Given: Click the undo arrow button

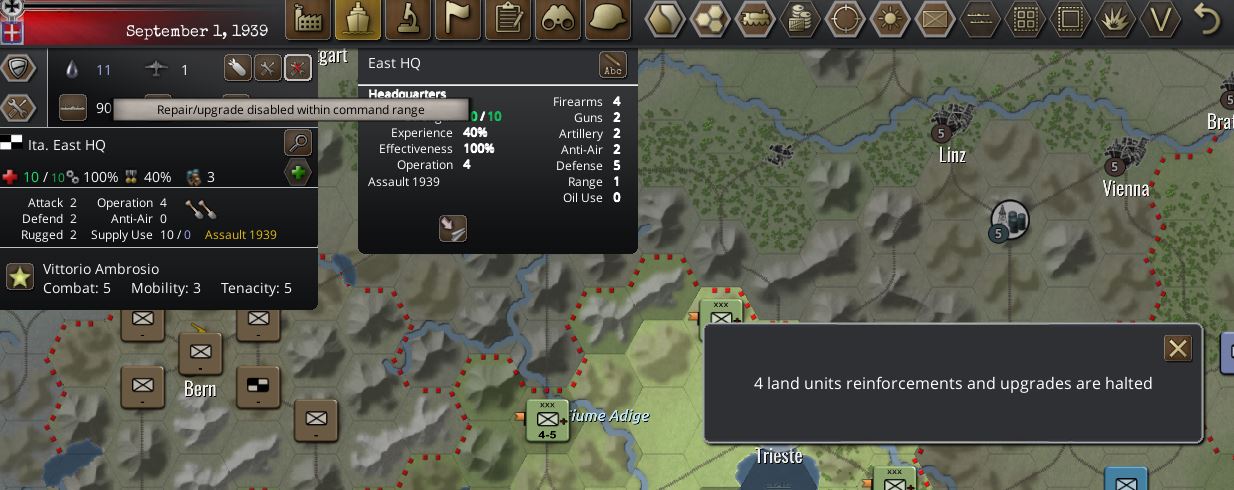Looking at the screenshot, I should click(1208, 19).
